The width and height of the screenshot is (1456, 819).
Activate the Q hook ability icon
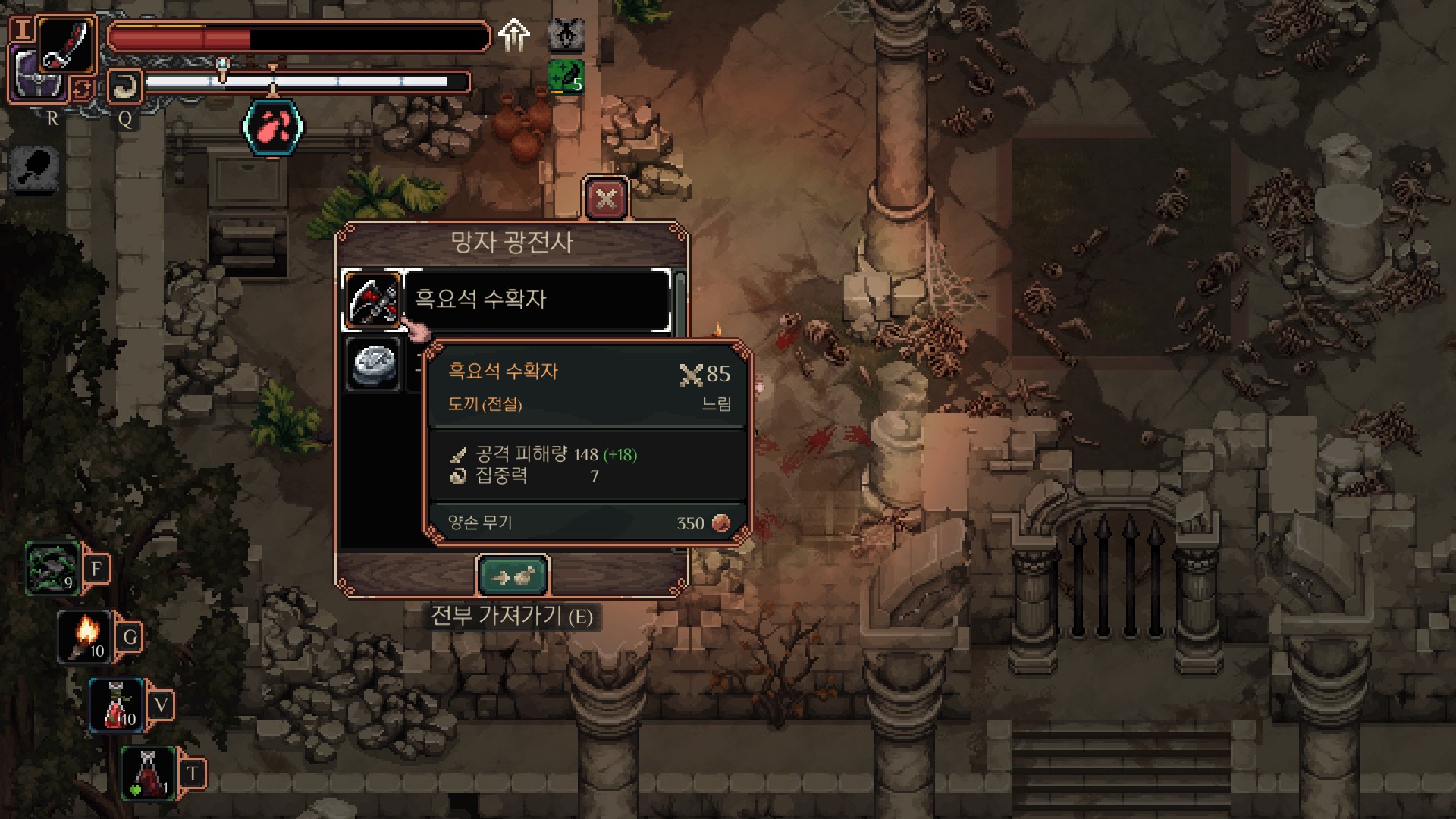click(124, 88)
